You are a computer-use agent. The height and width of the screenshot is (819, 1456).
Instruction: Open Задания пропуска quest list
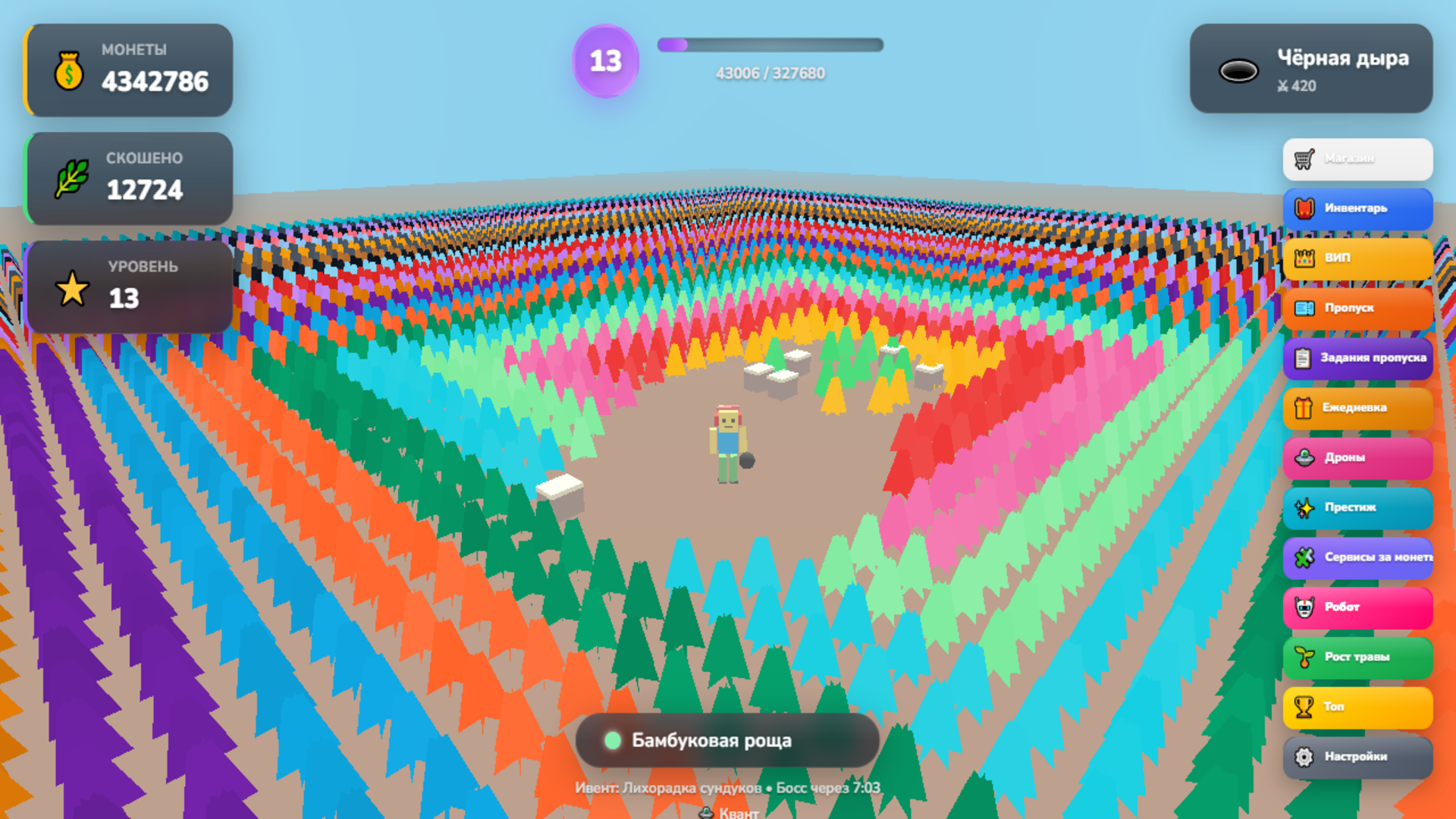[x=1357, y=358]
